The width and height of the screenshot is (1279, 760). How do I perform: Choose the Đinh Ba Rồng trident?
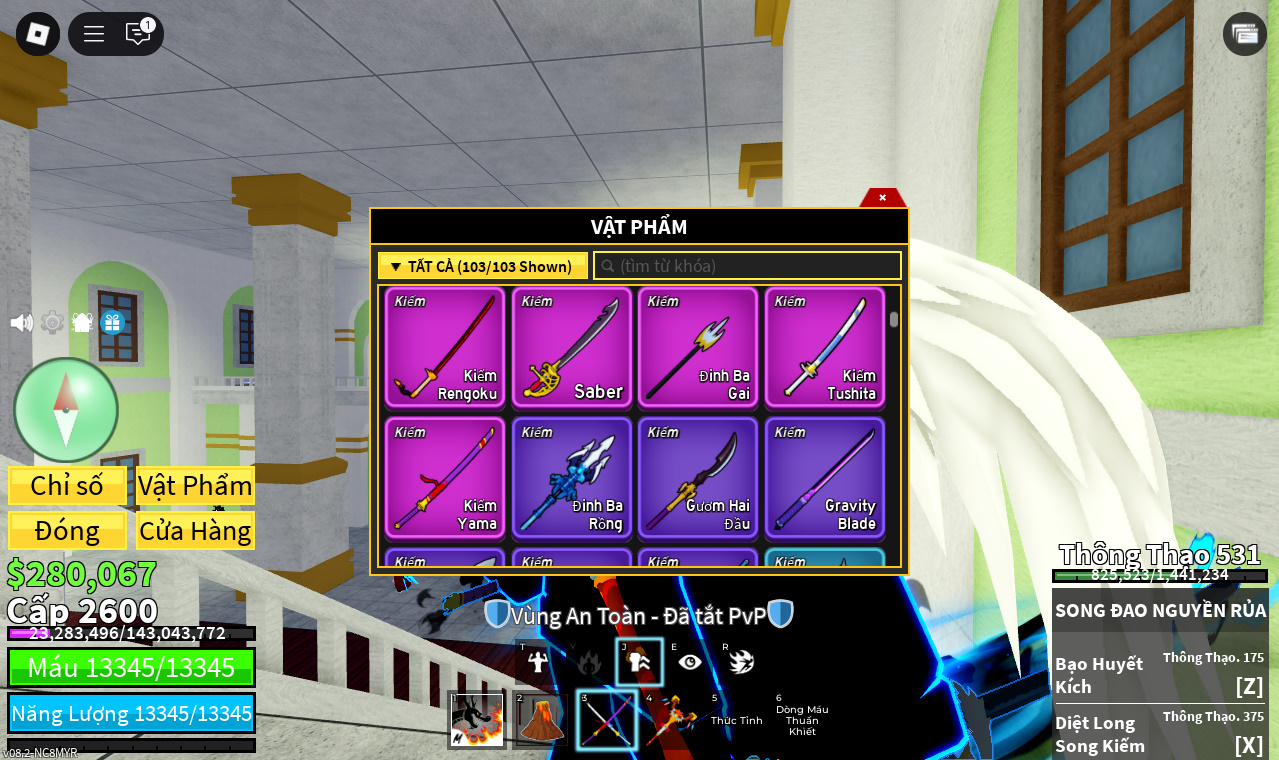pyautogui.click(x=572, y=477)
